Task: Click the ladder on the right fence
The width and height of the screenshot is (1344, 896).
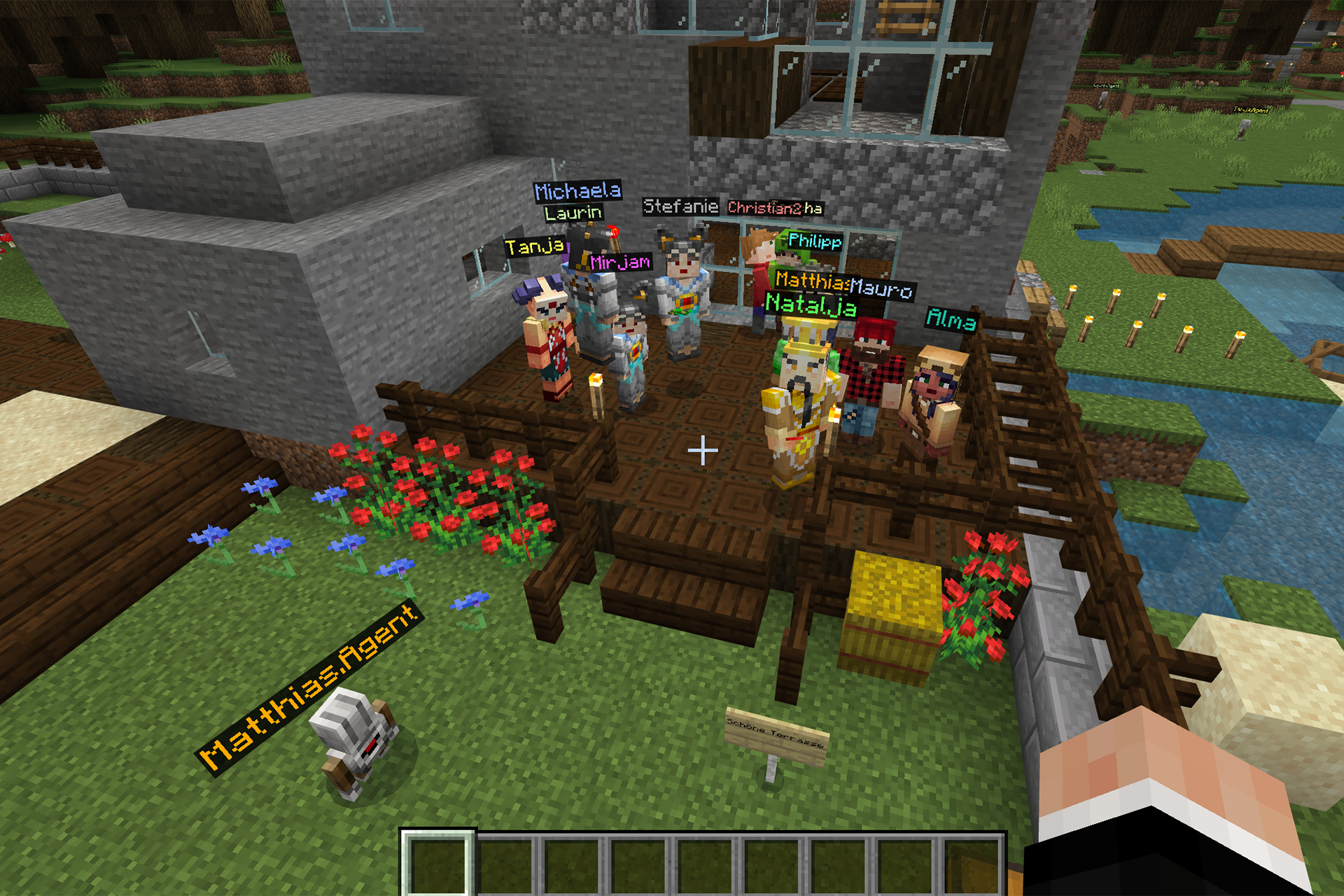Action: point(1015,392)
